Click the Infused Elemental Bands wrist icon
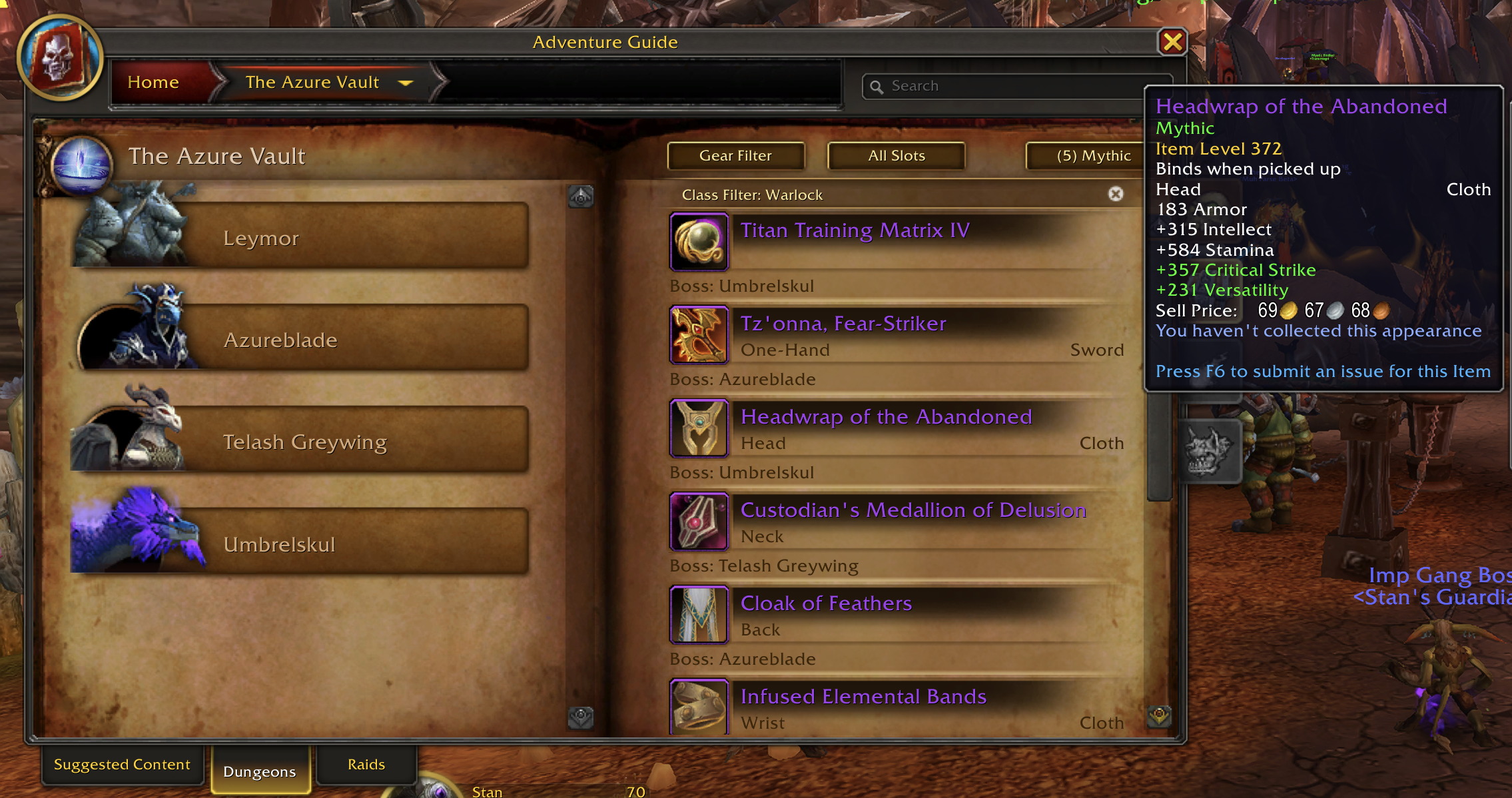This screenshot has height=798, width=1512. point(699,707)
